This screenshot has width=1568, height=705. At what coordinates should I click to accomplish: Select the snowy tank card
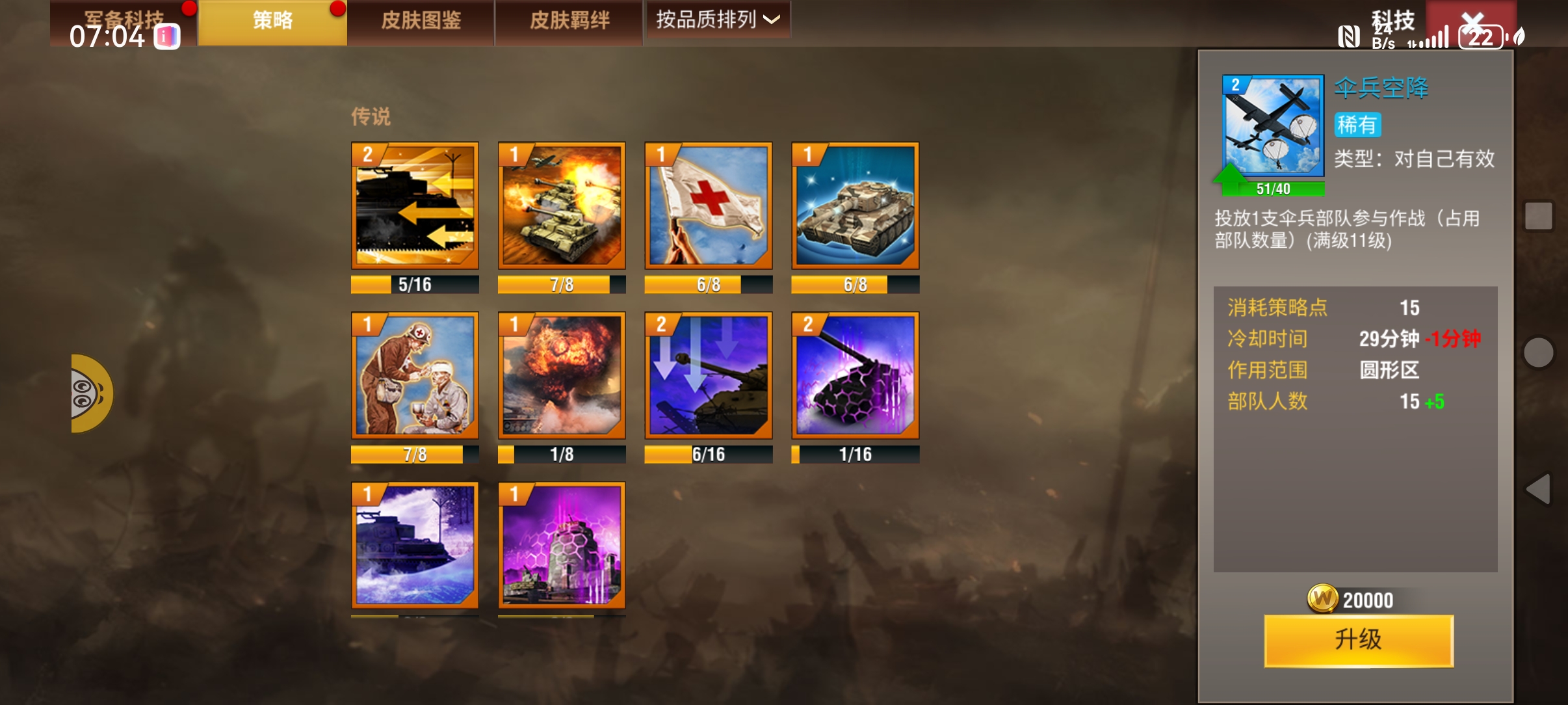(415, 545)
